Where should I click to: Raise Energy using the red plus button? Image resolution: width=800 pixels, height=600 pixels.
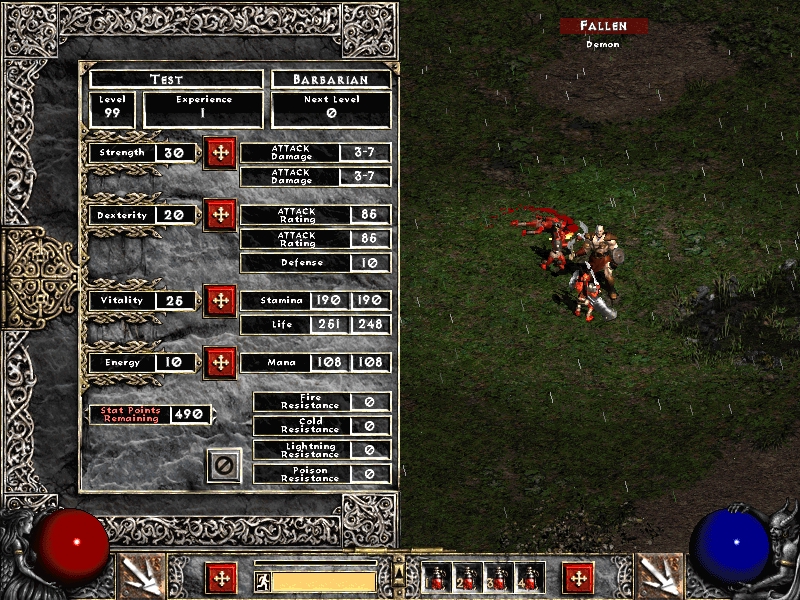[x=220, y=362]
